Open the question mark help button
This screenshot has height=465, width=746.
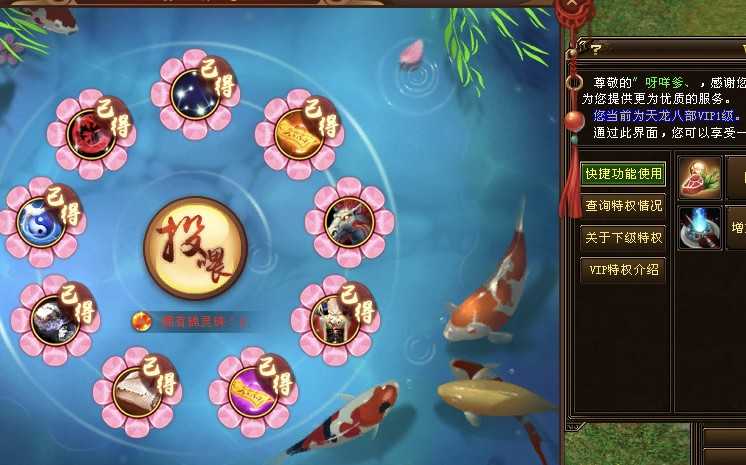595,48
